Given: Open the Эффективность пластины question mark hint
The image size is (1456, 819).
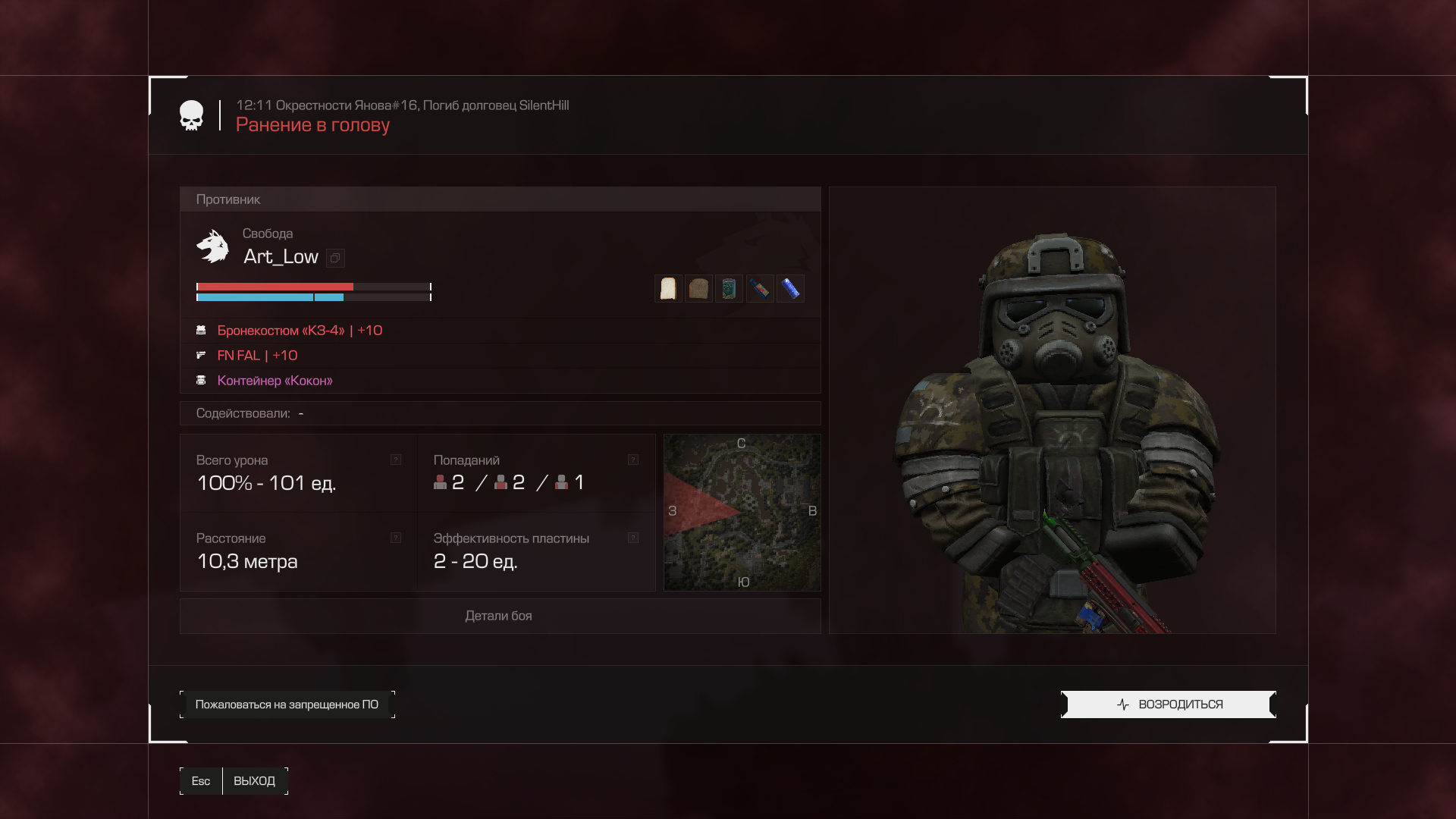Looking at the screenshot, I should (x=633, y=538).
